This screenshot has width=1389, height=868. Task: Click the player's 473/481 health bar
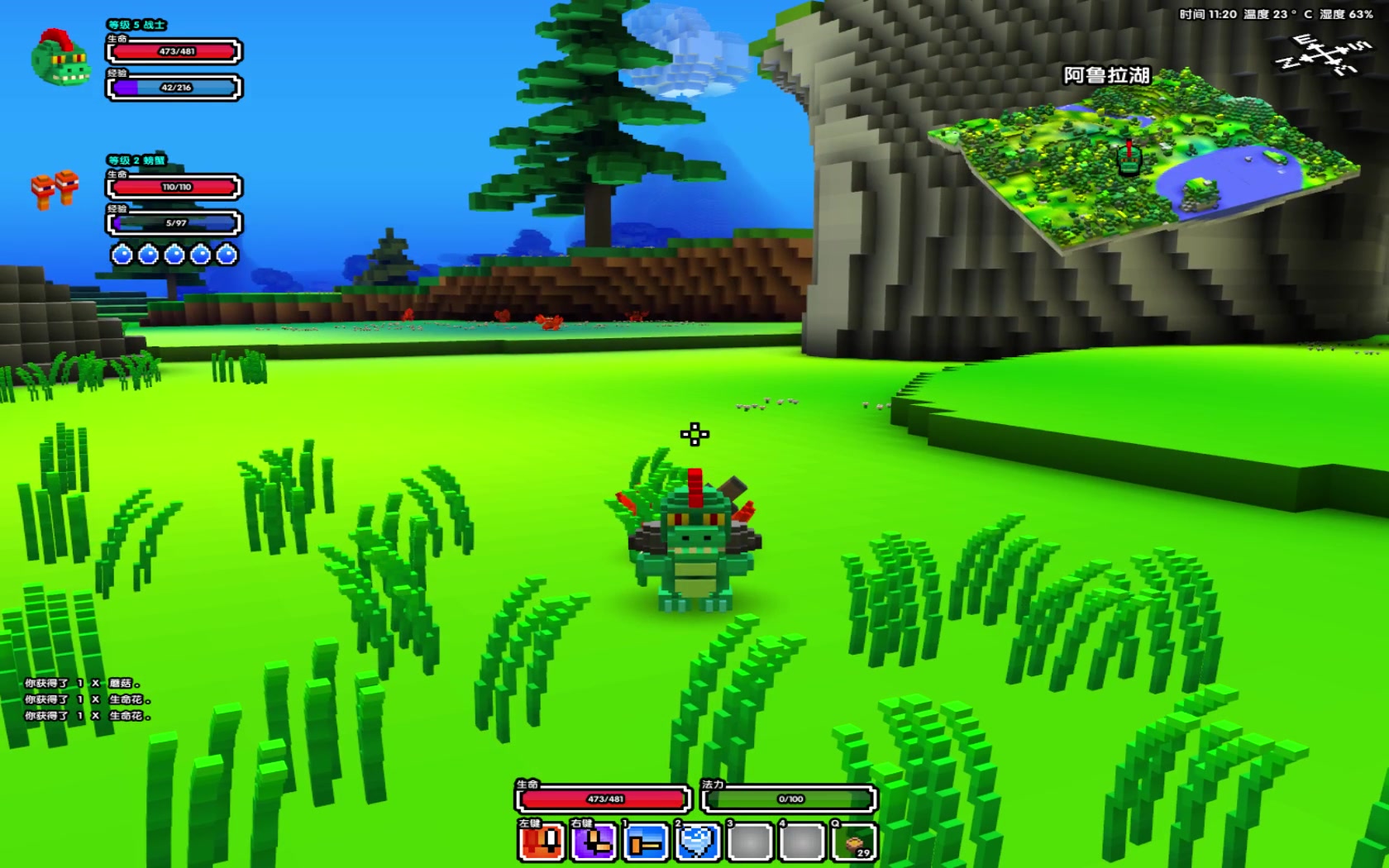pos(604,799)
